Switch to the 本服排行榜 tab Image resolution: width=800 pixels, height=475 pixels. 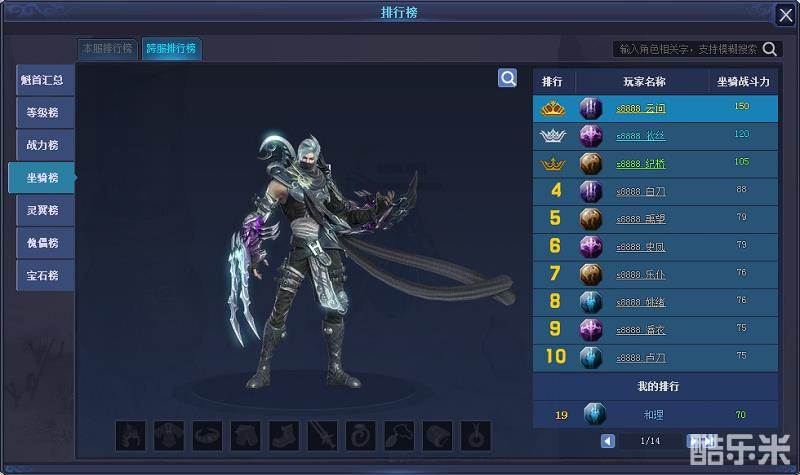coord(107,48)
